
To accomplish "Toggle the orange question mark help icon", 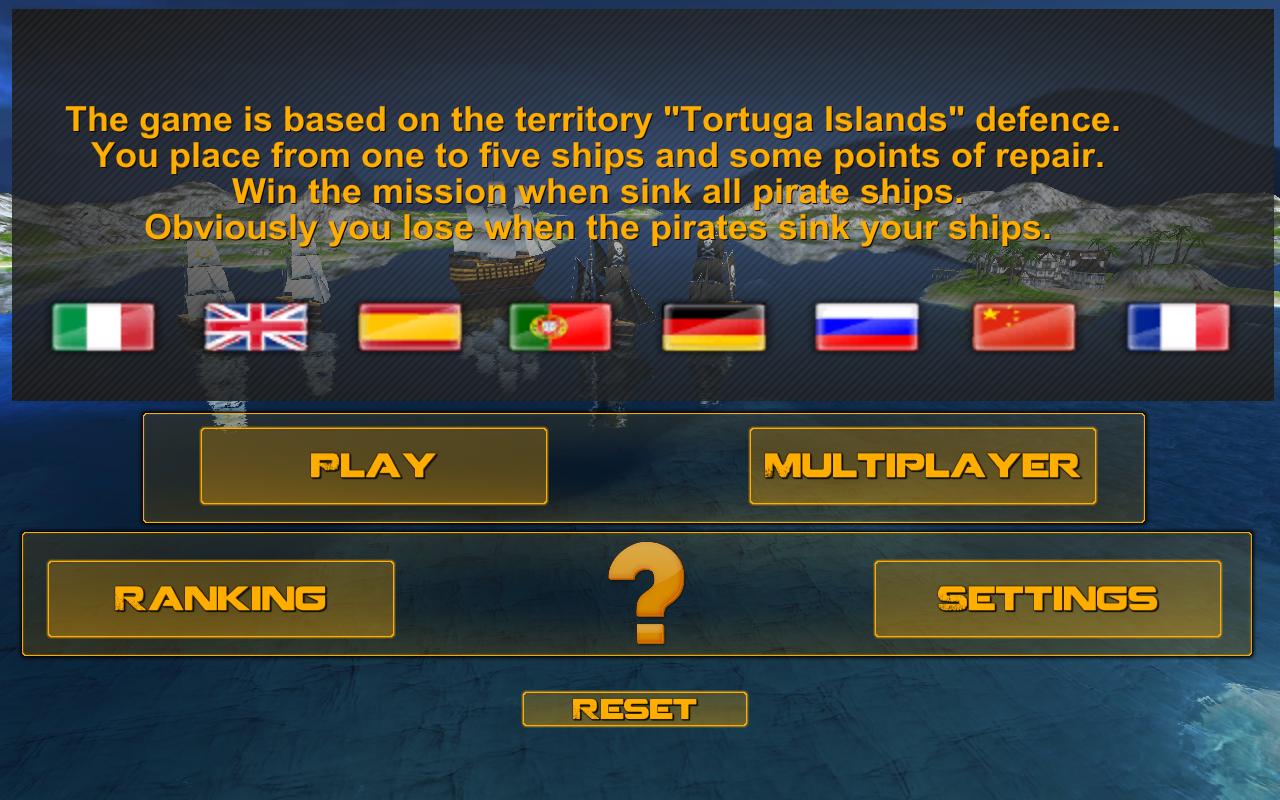I will (646, 593).
